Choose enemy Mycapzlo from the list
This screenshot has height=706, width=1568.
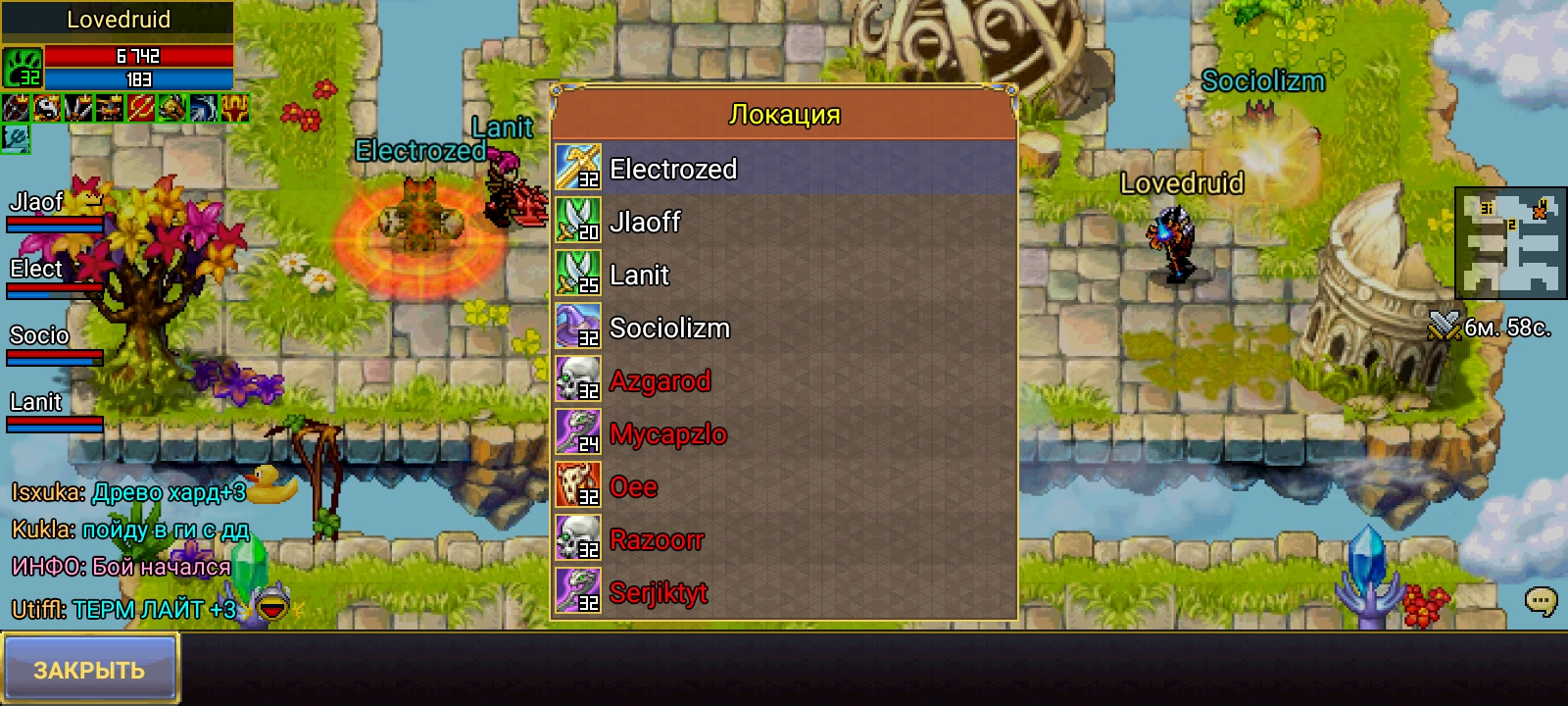[x=784, y=434]
